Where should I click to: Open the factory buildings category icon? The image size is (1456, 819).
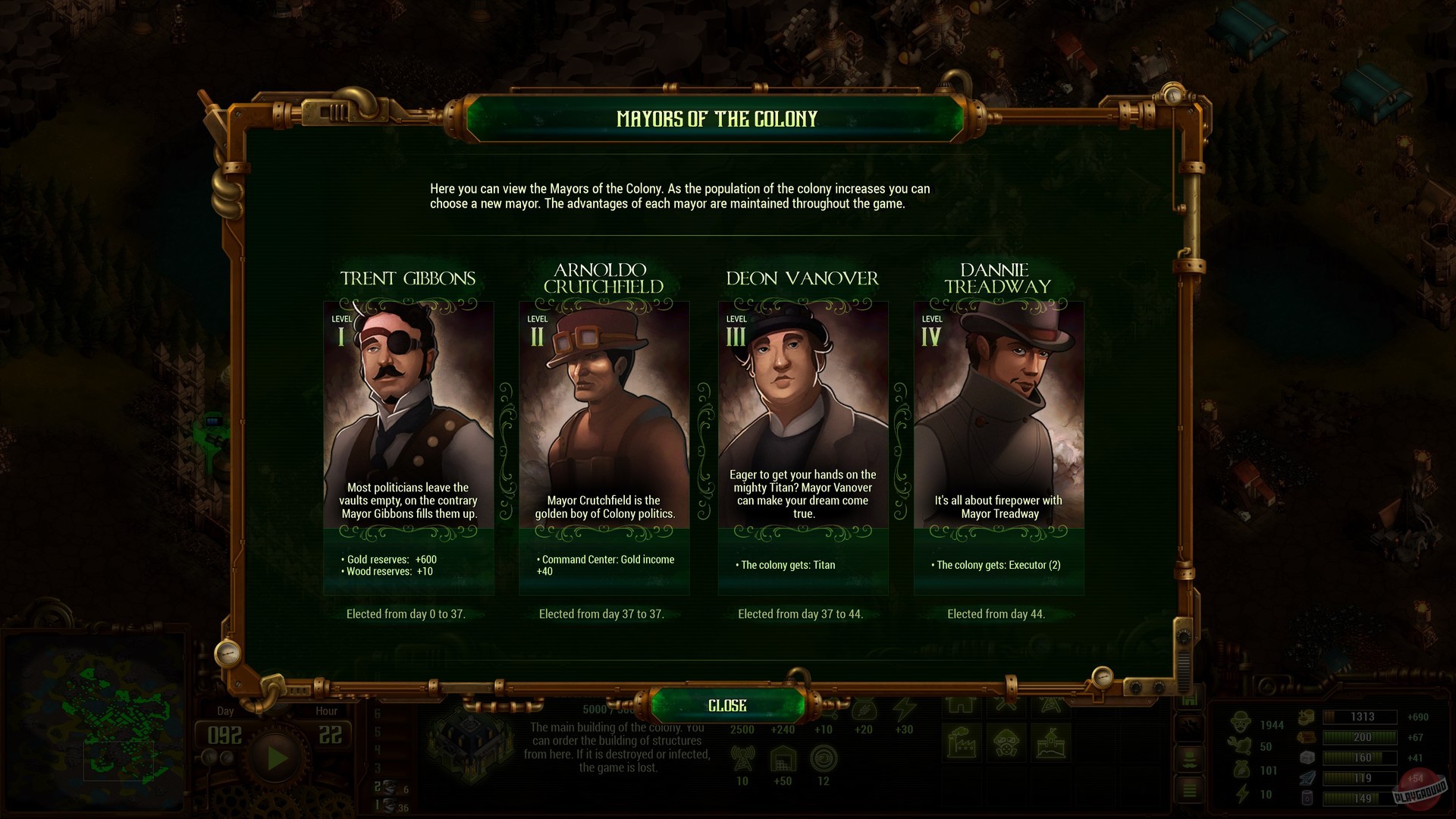coord(962,742)
